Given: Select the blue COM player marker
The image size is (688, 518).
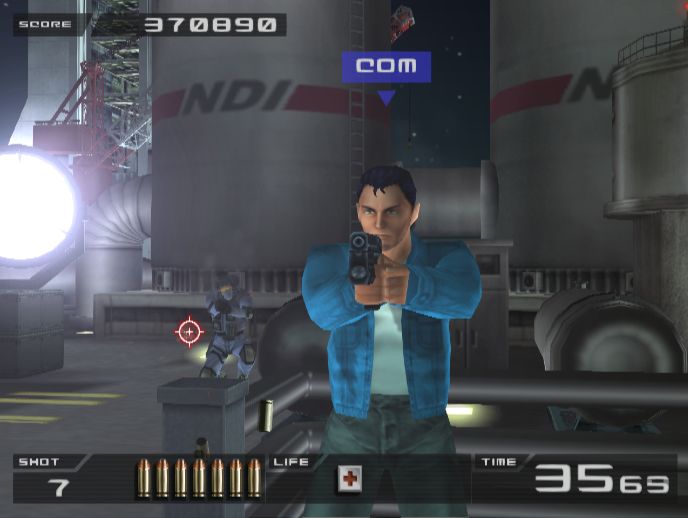Looking at the screenshot, I should click(x=386, y=68).
